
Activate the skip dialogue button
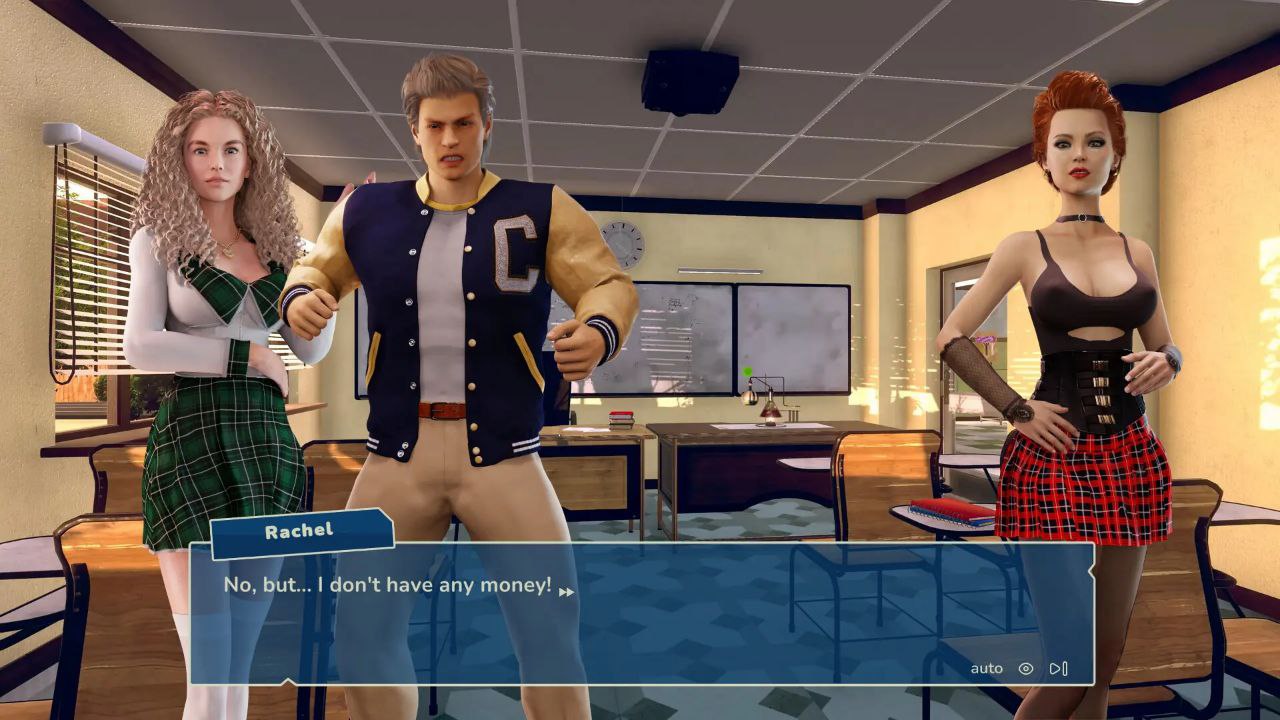1058,668
